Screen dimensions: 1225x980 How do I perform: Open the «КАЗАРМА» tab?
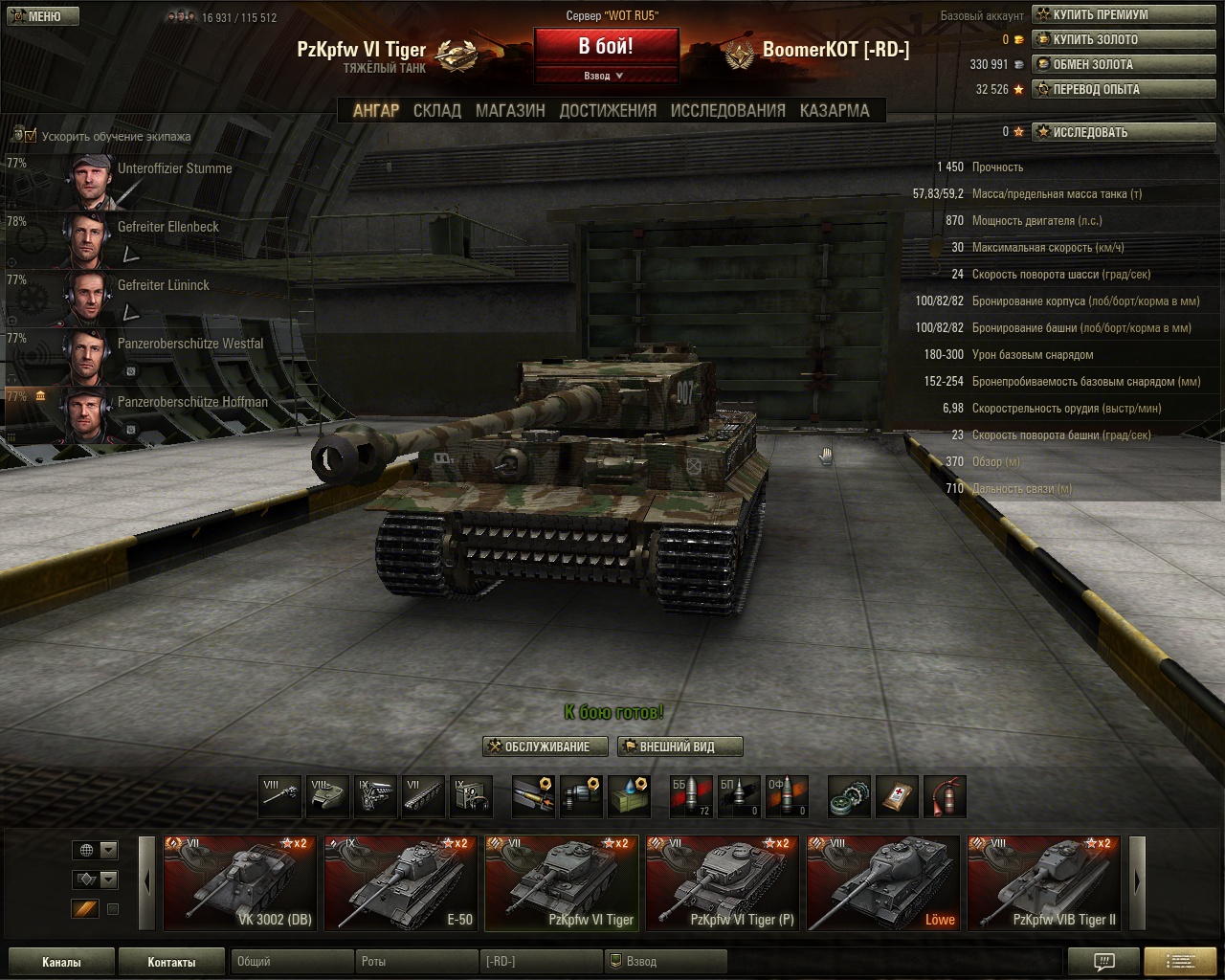(835, 110)
